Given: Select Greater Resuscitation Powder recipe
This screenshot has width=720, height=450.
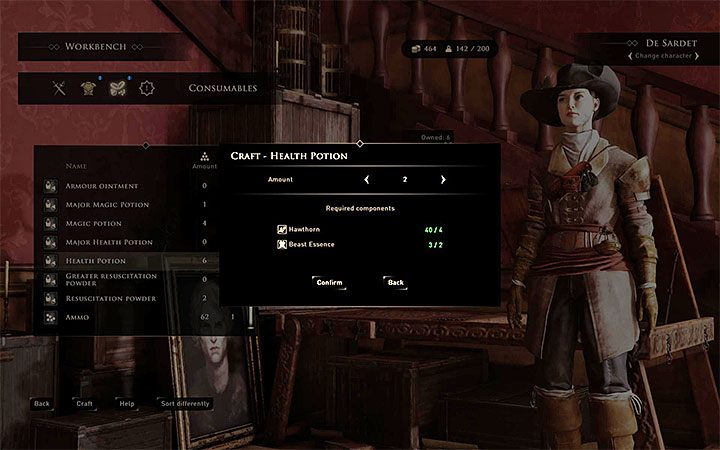Looking at the screenshot, I should 110,279.
